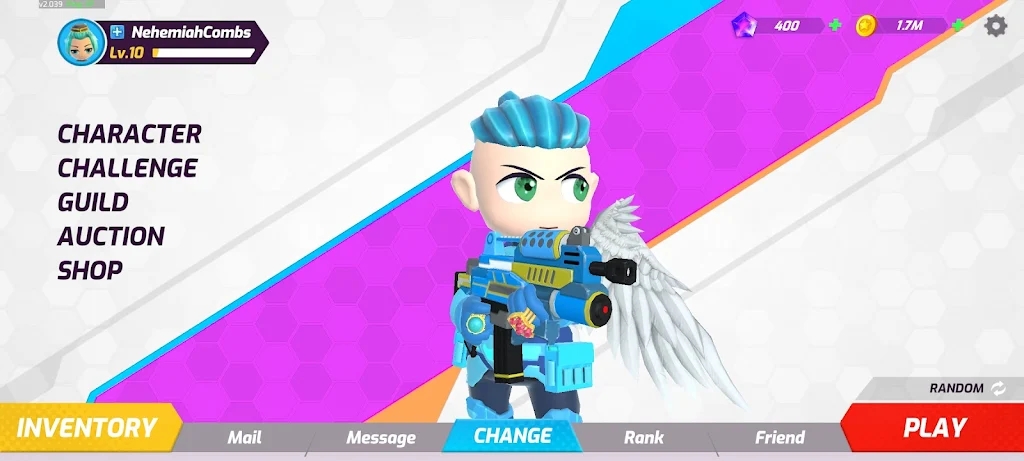
Task: Add gold coins with the green plus
Action: [x=957, y=25]
